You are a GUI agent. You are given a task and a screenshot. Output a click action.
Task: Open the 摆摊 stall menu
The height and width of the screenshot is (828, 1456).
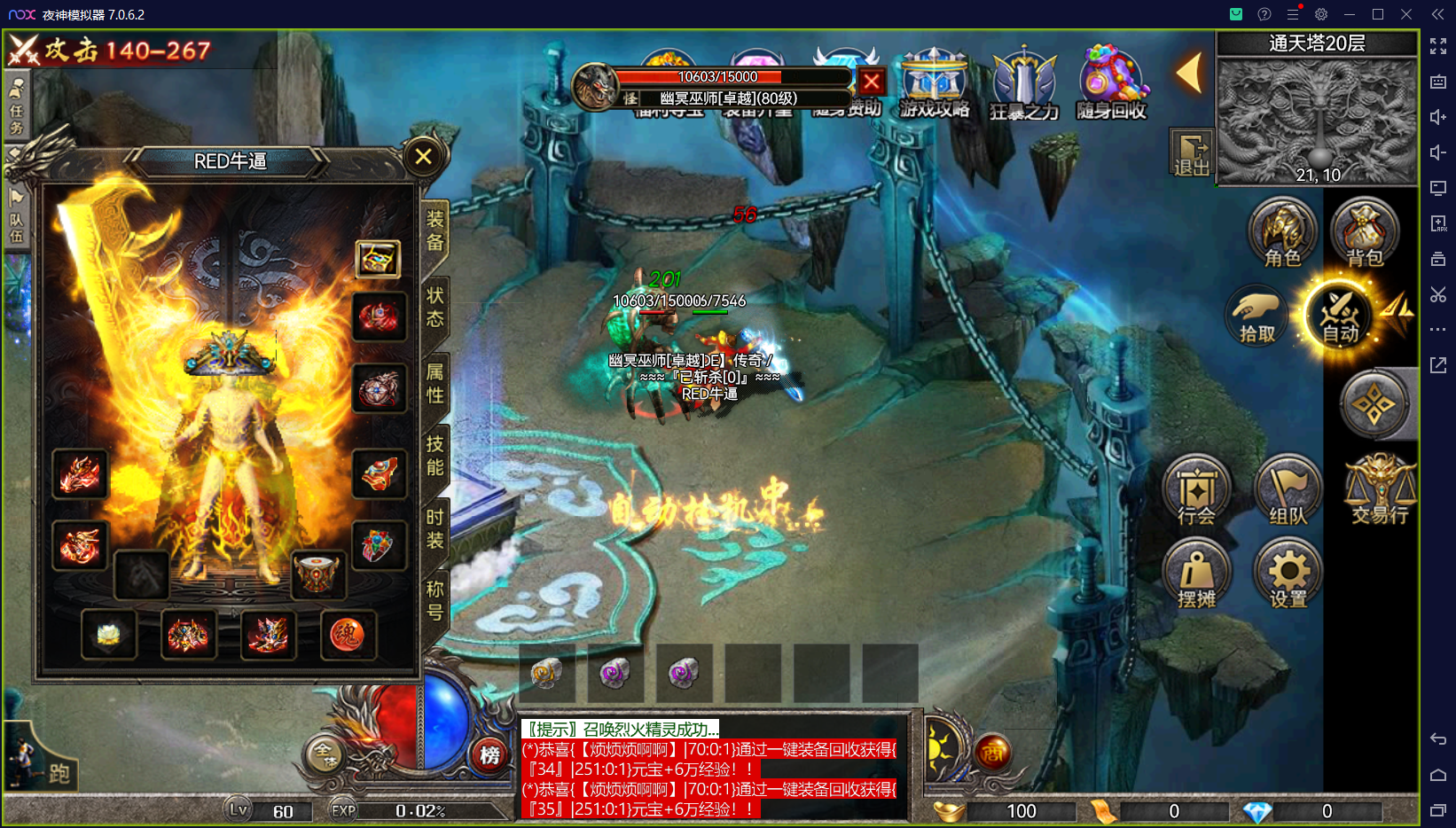pyautogui.click(x=1196, y=575)
